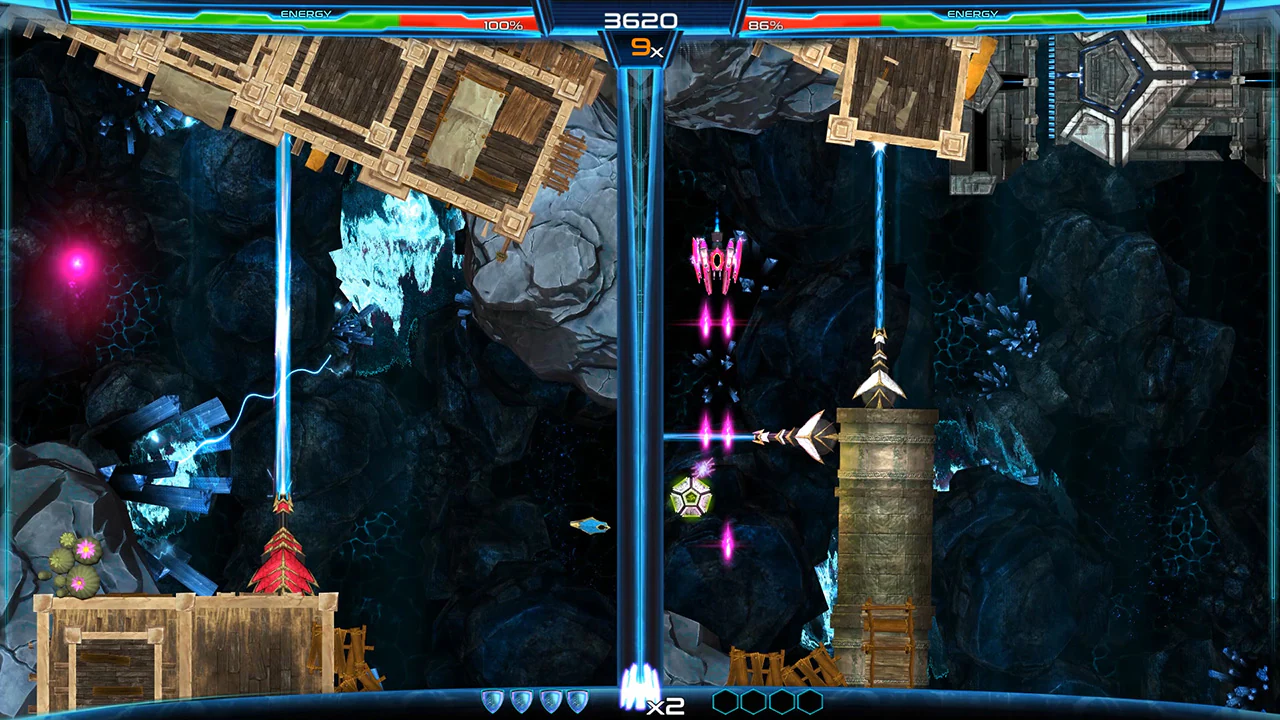Viewport: 1280px width, 720px height.
Task: Toggle the left ENERGY bar display
Action: pyautogui.click(x=307, y=13)
